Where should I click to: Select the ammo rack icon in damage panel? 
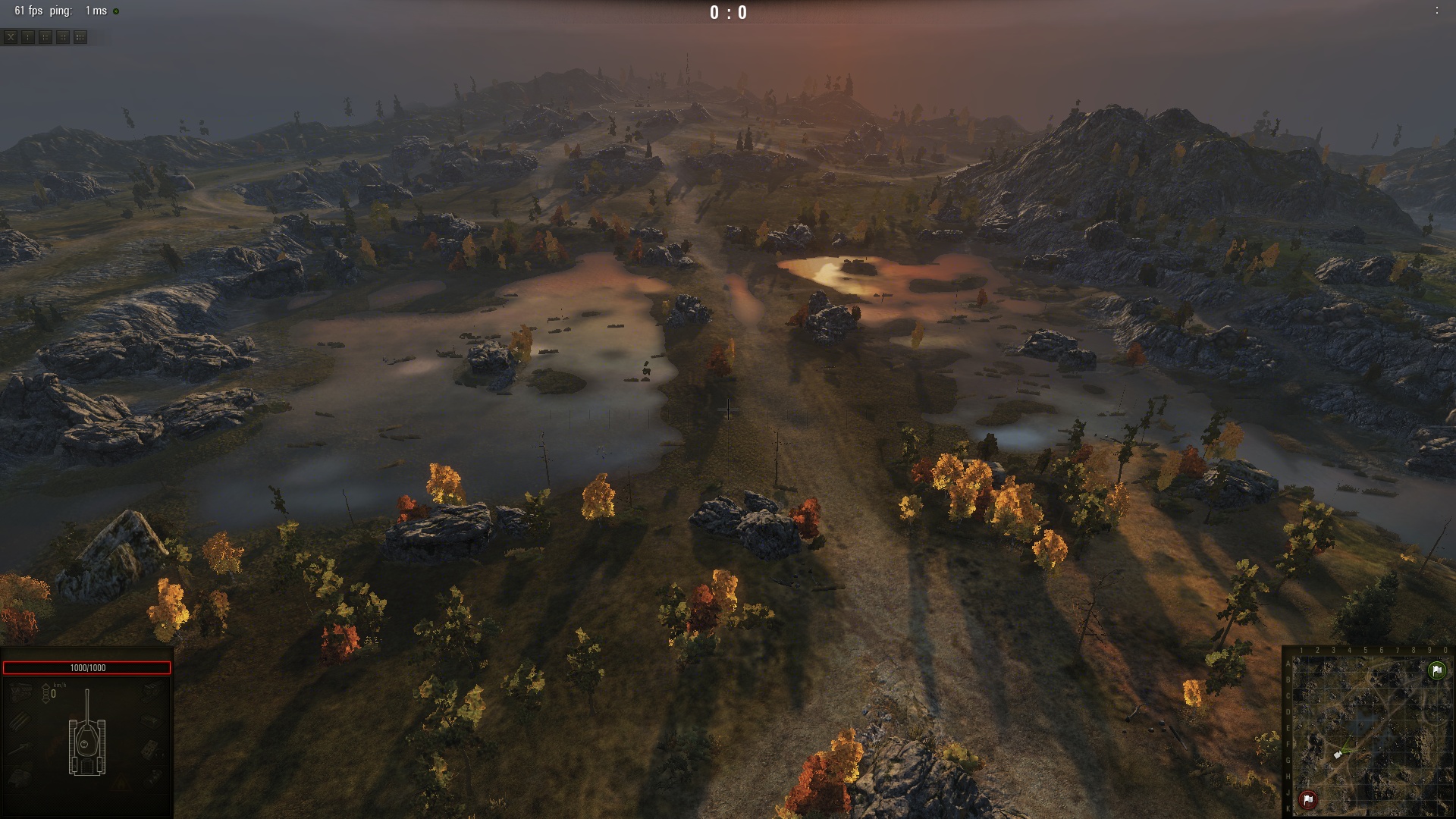pyautogui.click(x=20, y=720)
